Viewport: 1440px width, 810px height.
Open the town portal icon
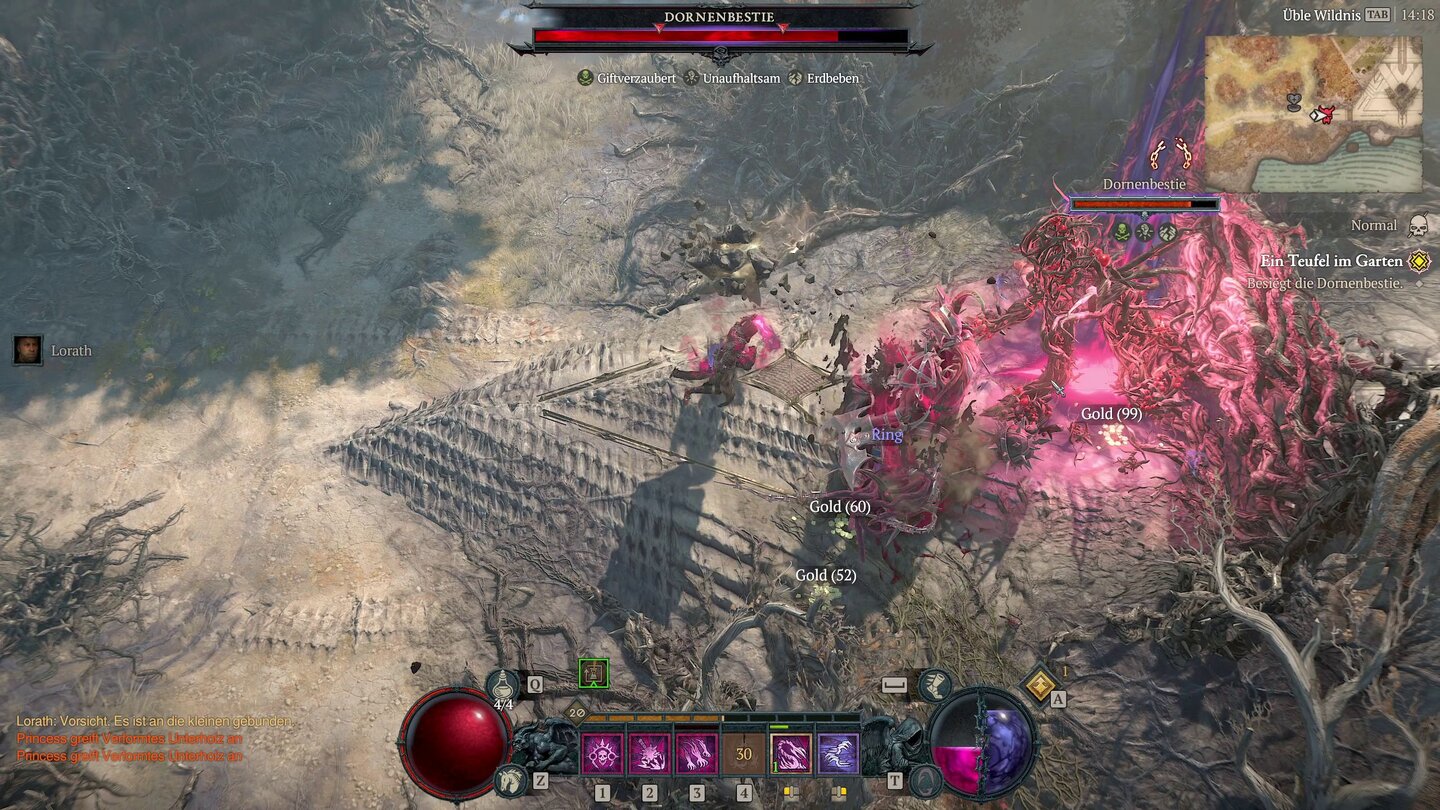click(x=925, y=780)
